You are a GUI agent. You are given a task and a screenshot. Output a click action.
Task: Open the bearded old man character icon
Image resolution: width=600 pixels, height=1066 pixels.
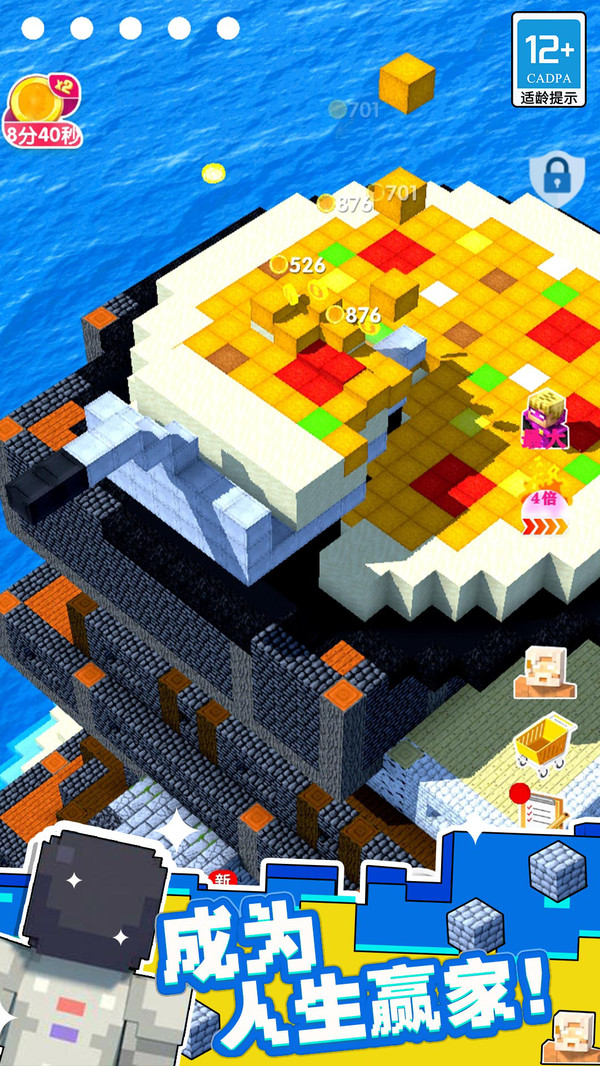coord(545,671)
